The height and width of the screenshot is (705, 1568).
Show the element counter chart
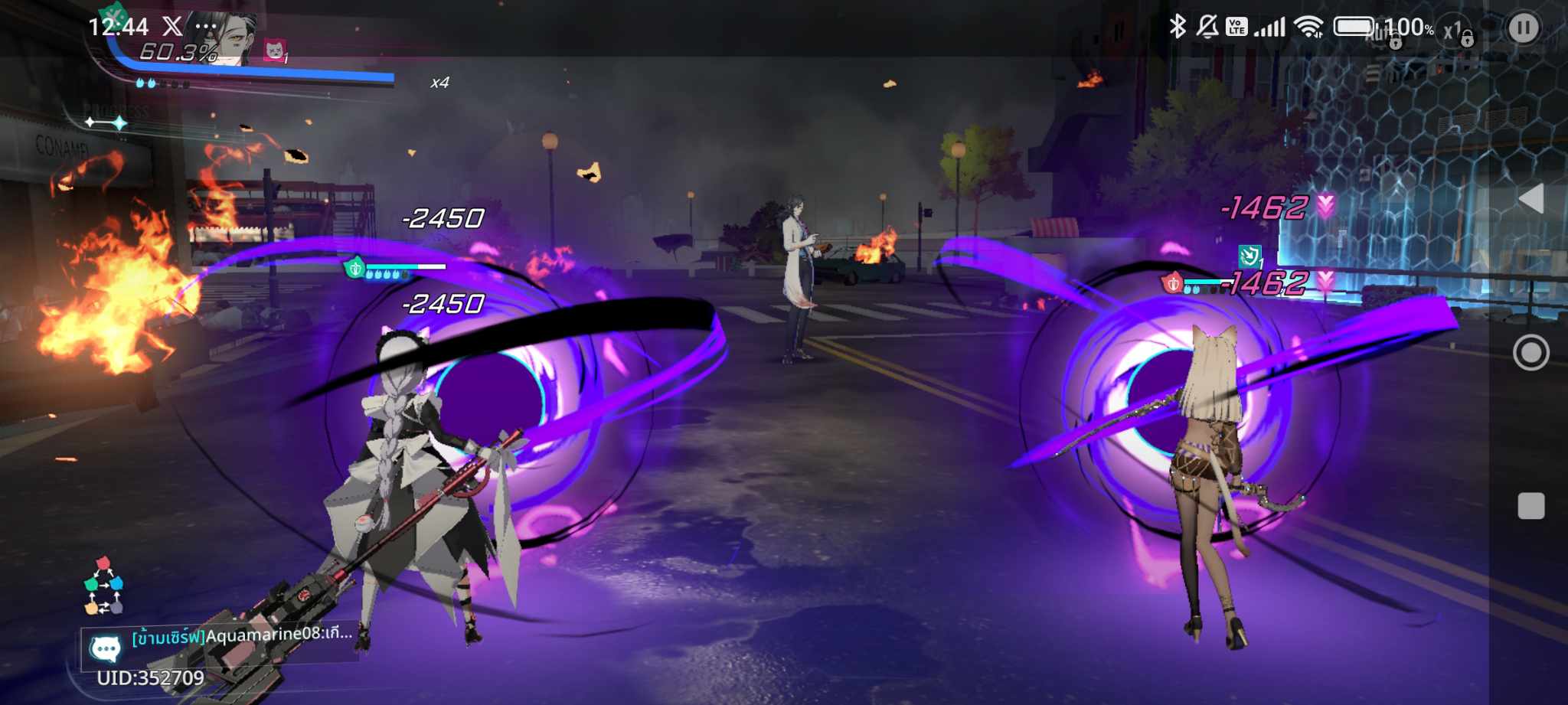click(x=103, y=586)
